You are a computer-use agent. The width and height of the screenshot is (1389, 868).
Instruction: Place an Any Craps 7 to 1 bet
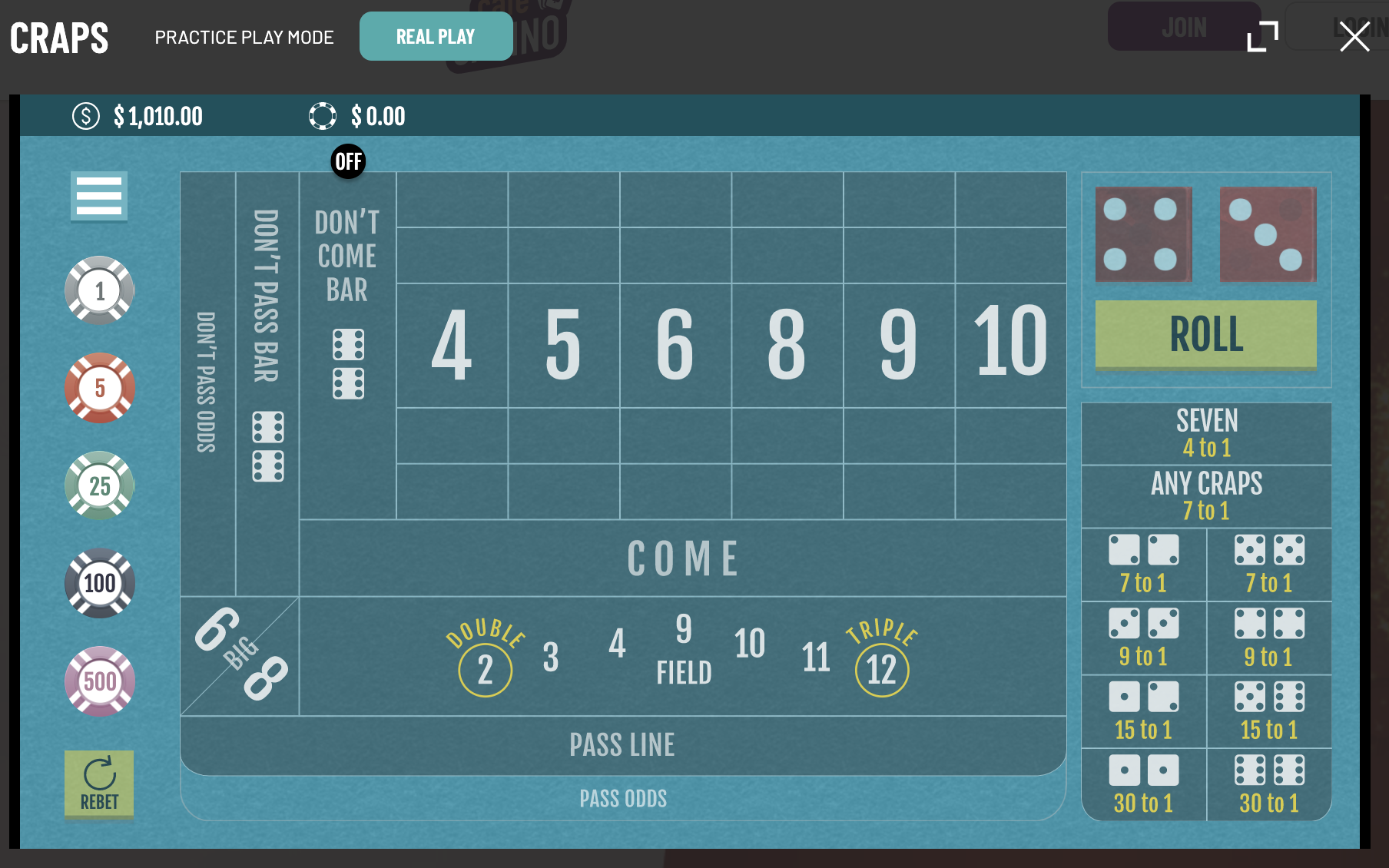click(1206, 496)
